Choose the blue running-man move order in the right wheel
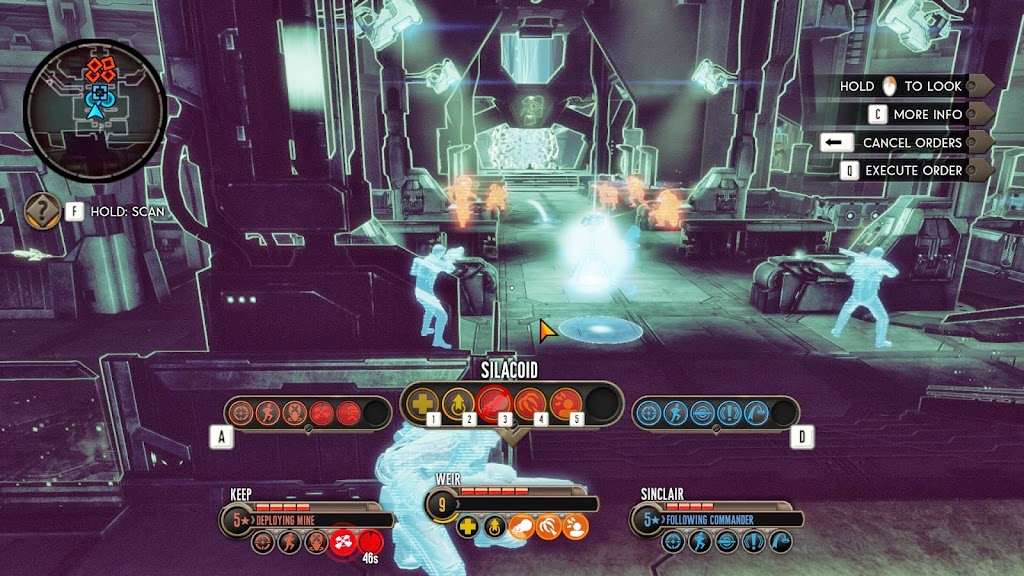 tap(676, 412)
